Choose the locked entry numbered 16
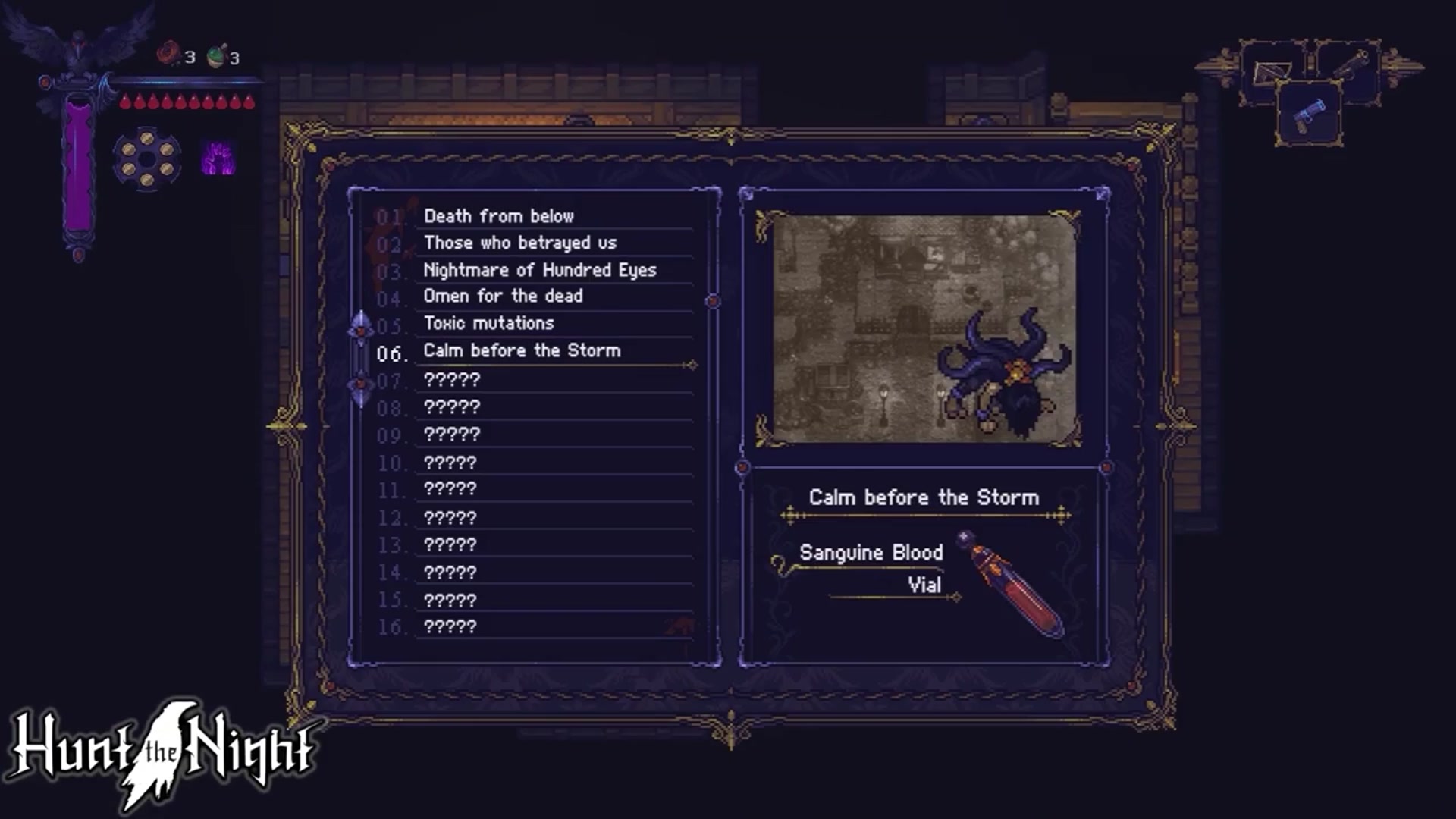The width and height of the screenshot is (1456, 819). (450, 626)
